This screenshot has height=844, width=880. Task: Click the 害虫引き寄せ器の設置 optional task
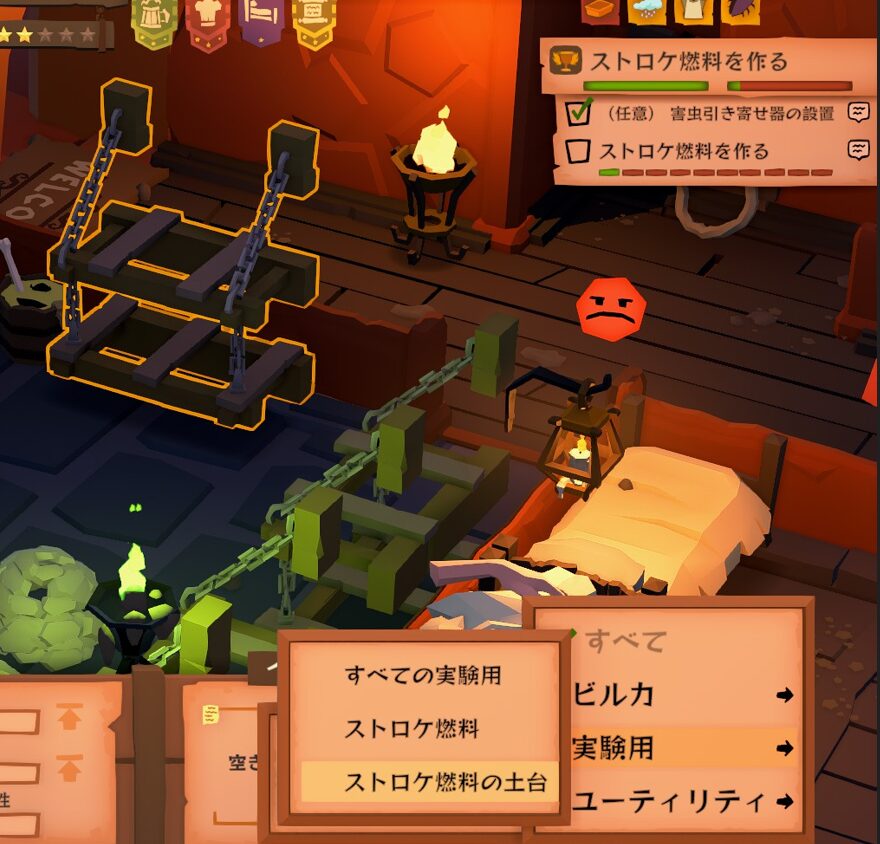(720, 113)
